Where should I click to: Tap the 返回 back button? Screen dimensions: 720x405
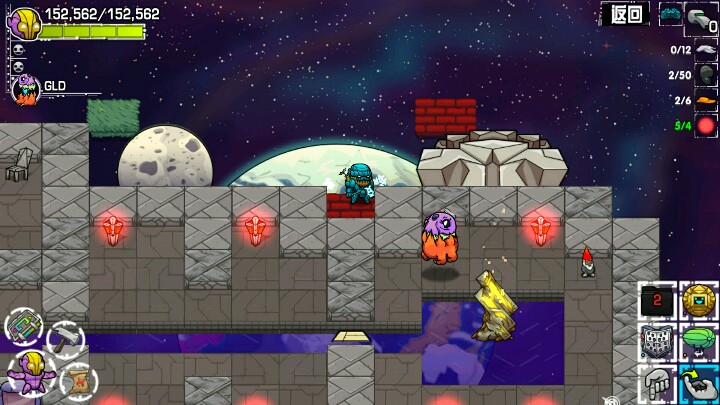click(626, 14)
